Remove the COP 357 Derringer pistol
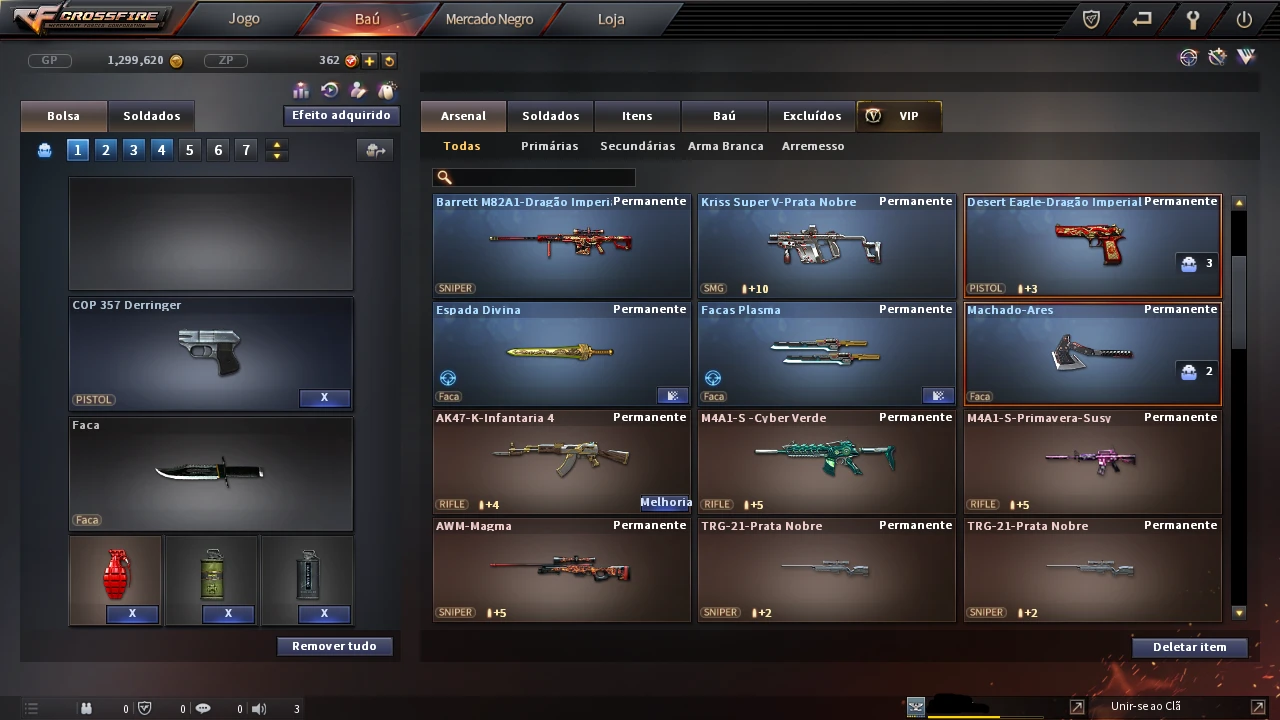Viewport: 1280px width, 720px height. [324, 398]
